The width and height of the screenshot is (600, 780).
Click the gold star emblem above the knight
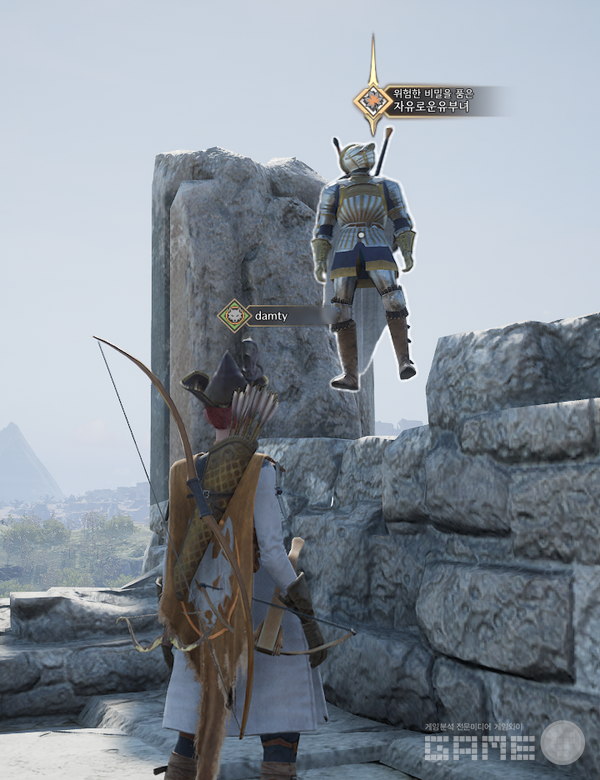373,99
